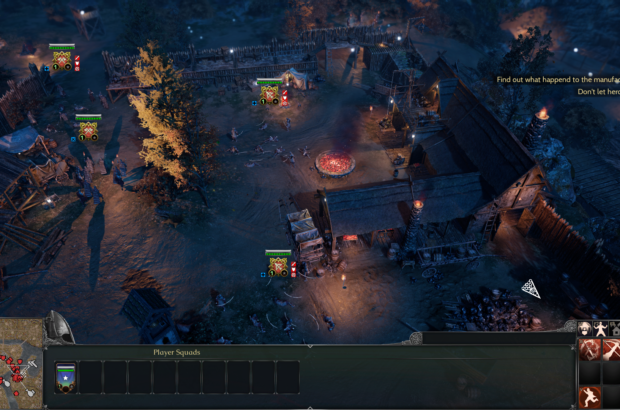Image resolution: width=620 pixels, height=410 pixels.
Task: Select the squad marker at the far top-left
Action: pos(62,58)
